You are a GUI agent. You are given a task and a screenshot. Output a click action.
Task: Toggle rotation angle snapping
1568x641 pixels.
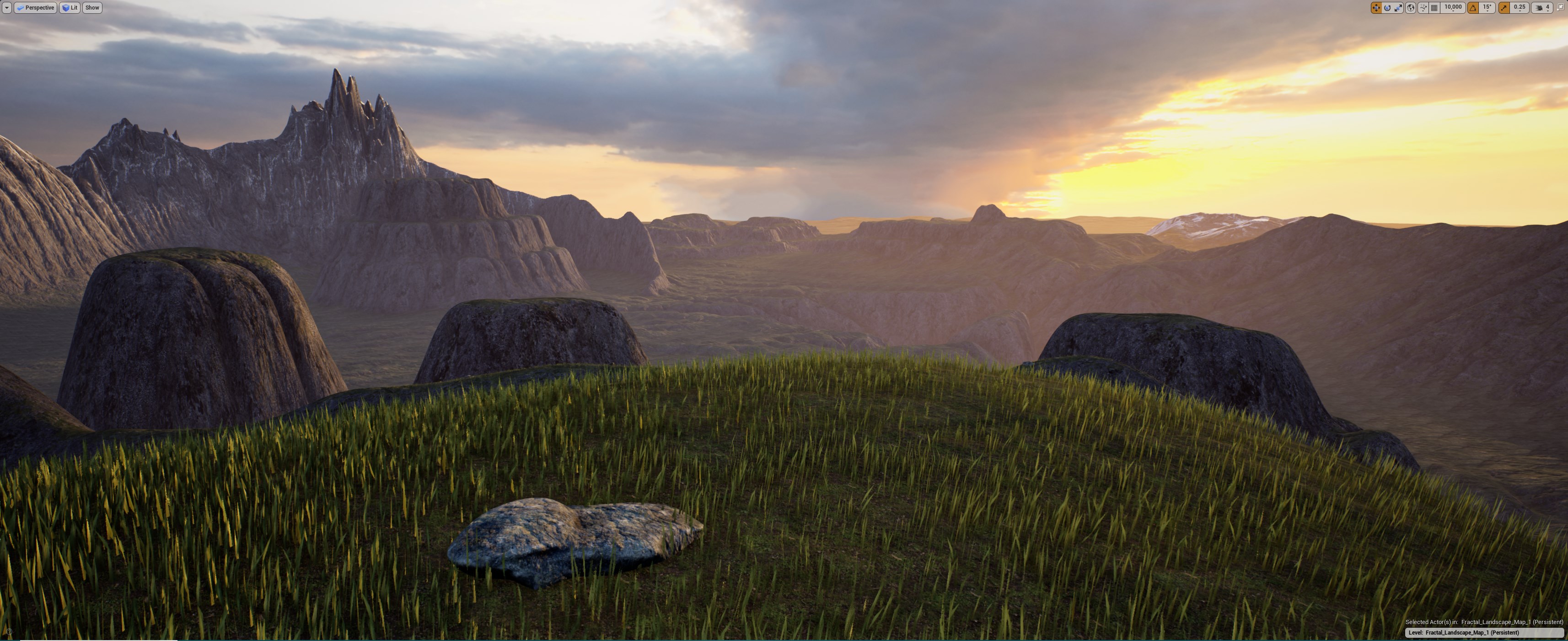pyautogui.click(x=1473, y=8)
